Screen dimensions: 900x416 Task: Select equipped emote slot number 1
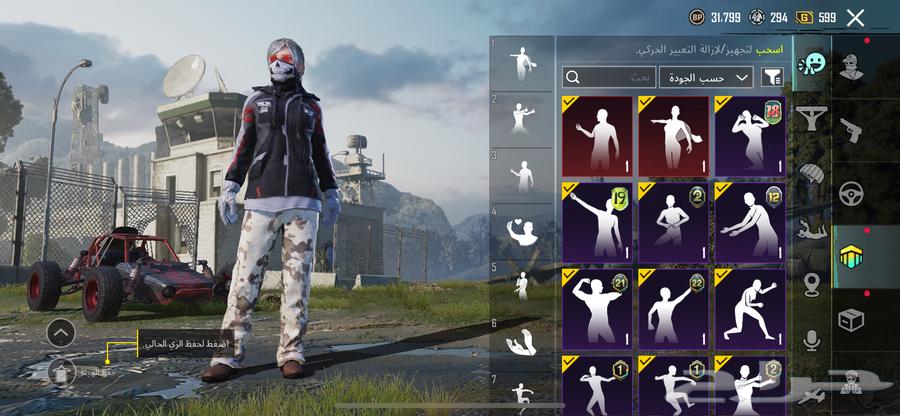tap(522, 64)
